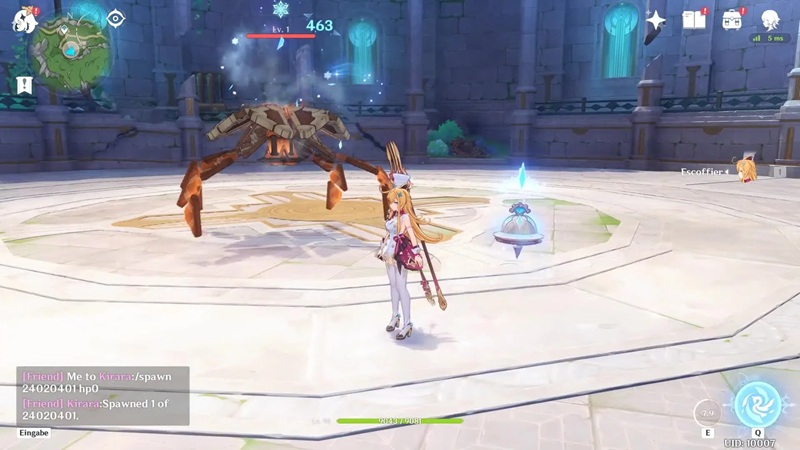The image size is (800, 450).
Task: Open the circular minimap
Action: [x=69, y=51]
